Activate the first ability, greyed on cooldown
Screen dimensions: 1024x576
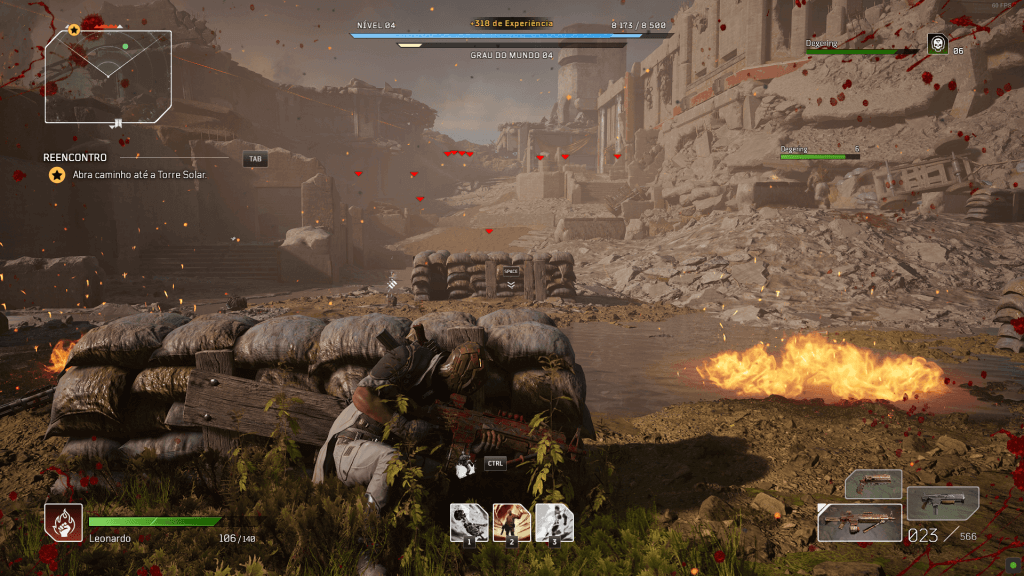(x=468, y=522)
